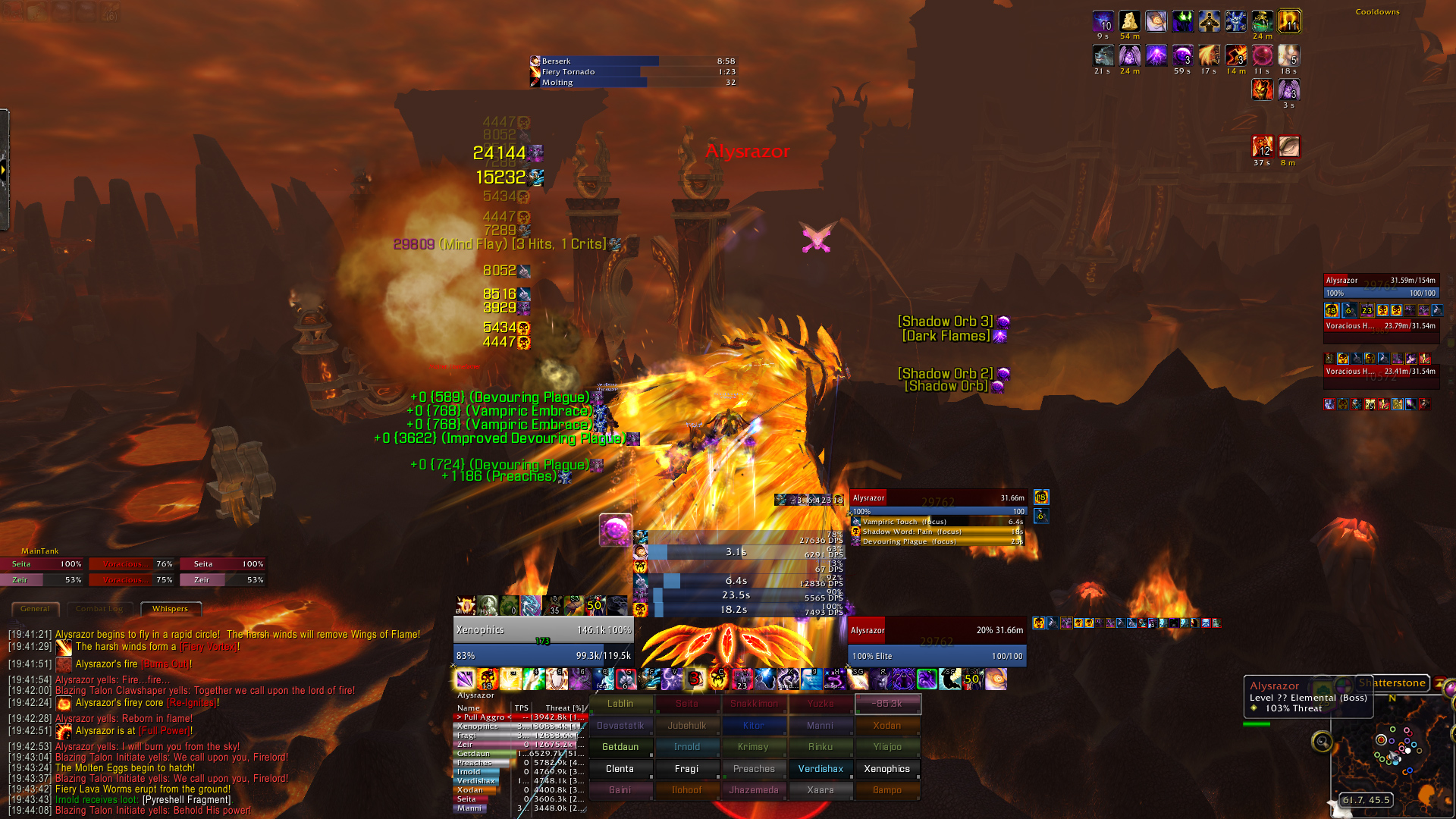Open the Fiery Vortex spell link in chat

click(209, 647)
